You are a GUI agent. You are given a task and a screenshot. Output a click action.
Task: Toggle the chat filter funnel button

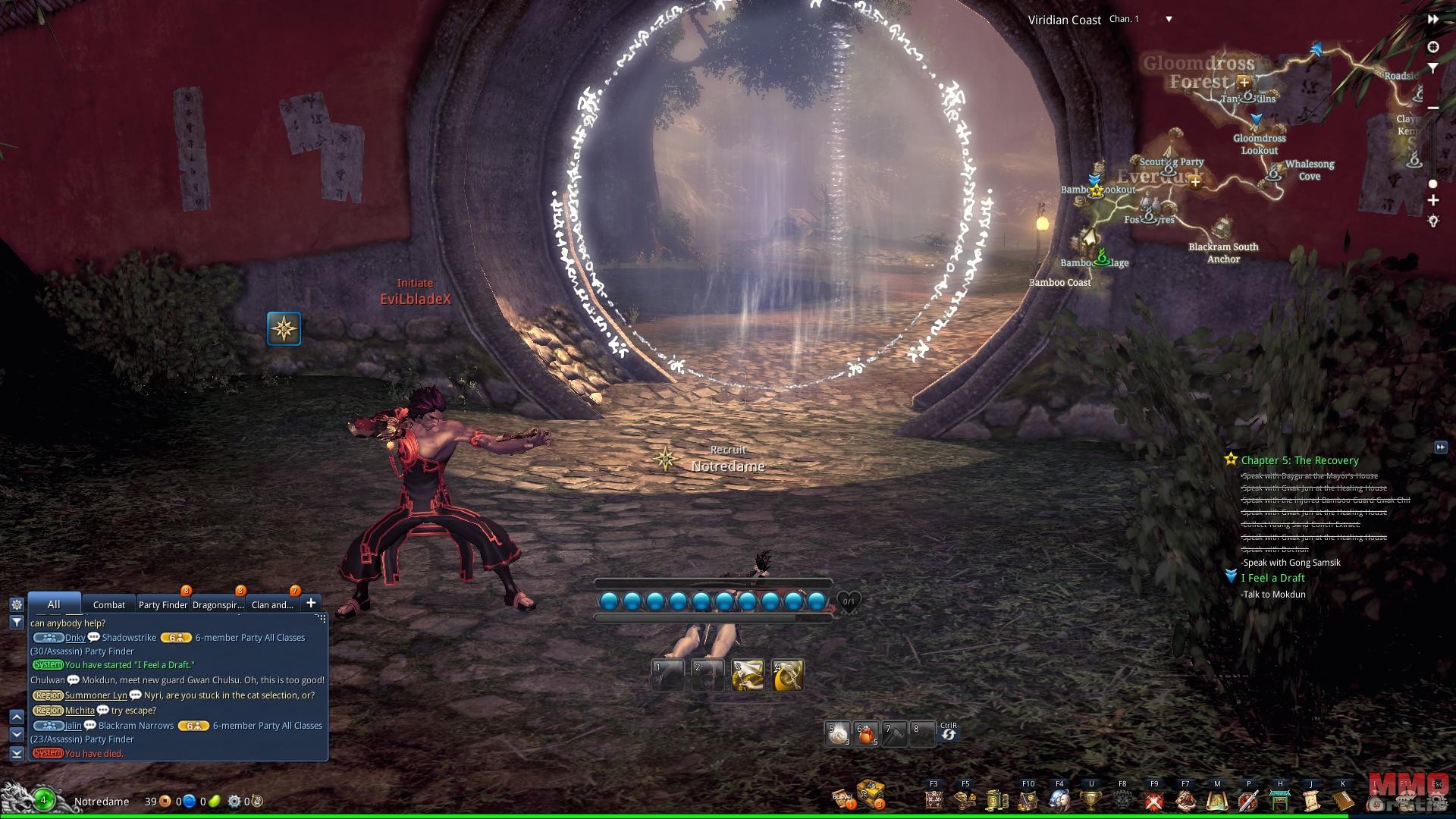16,622
